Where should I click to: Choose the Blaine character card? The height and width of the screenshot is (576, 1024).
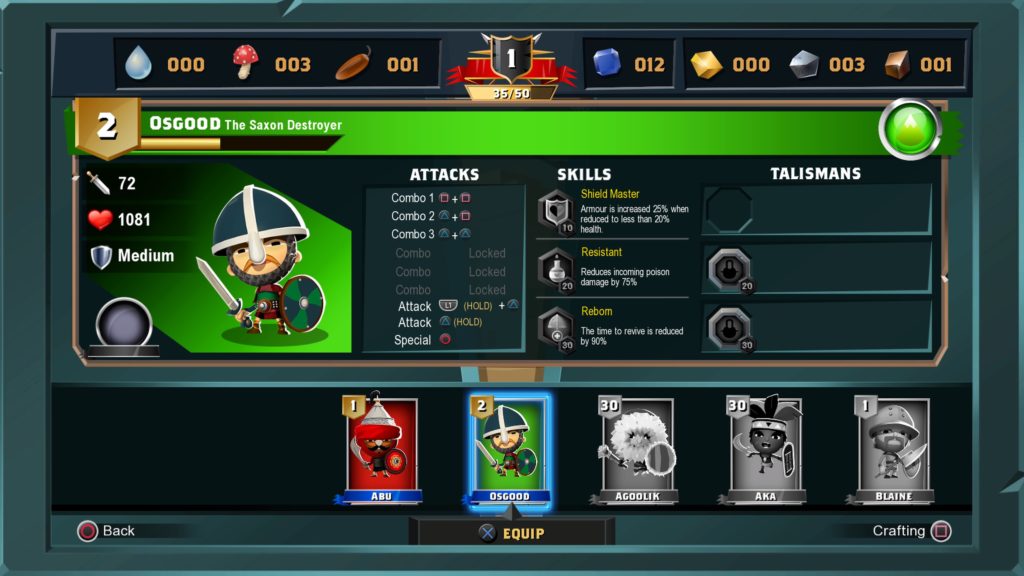[895, 447]
